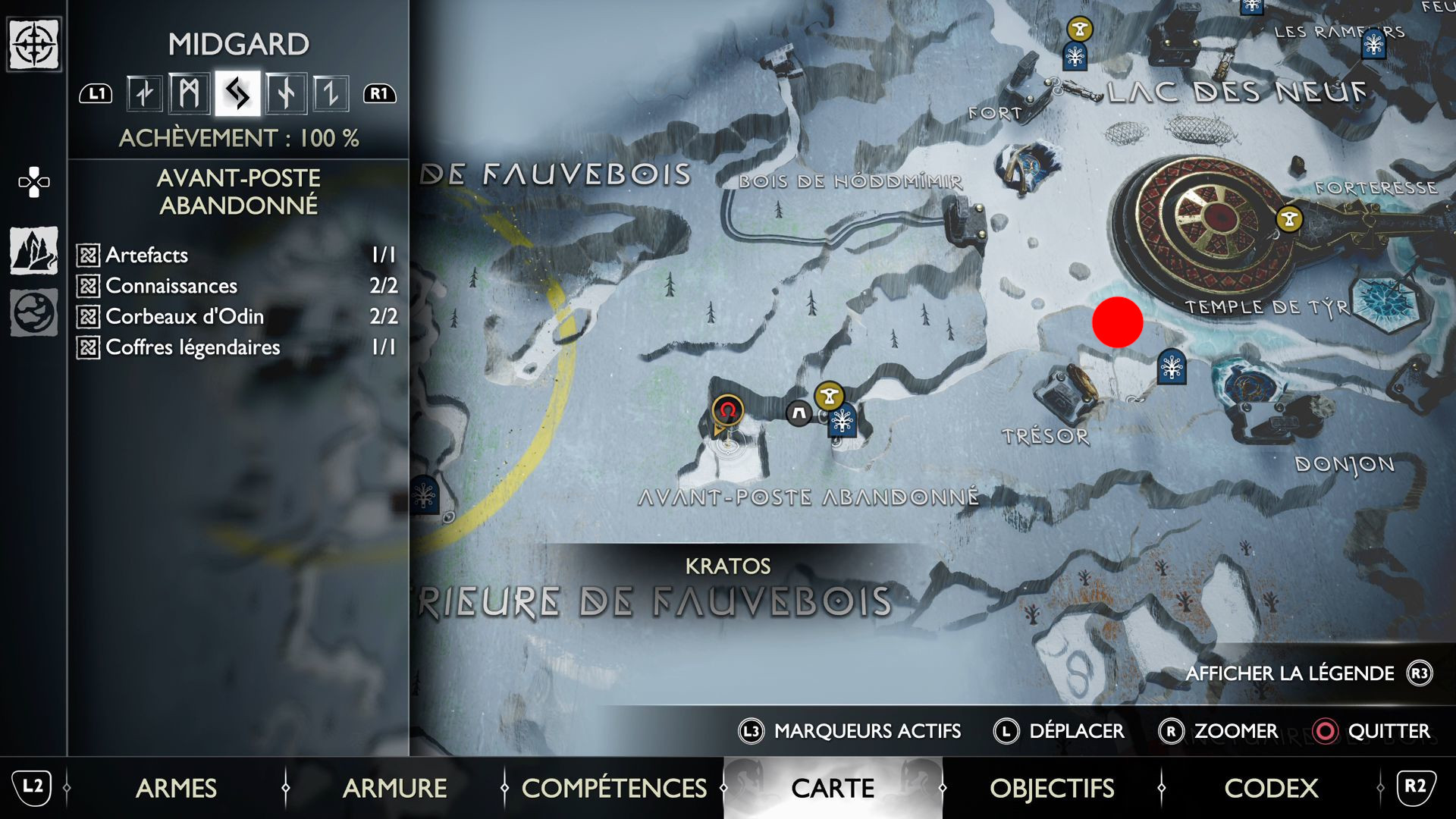Select the Coffres légendaires row
This screenshot has height=819, width=1456.
(x=237, y=347)
